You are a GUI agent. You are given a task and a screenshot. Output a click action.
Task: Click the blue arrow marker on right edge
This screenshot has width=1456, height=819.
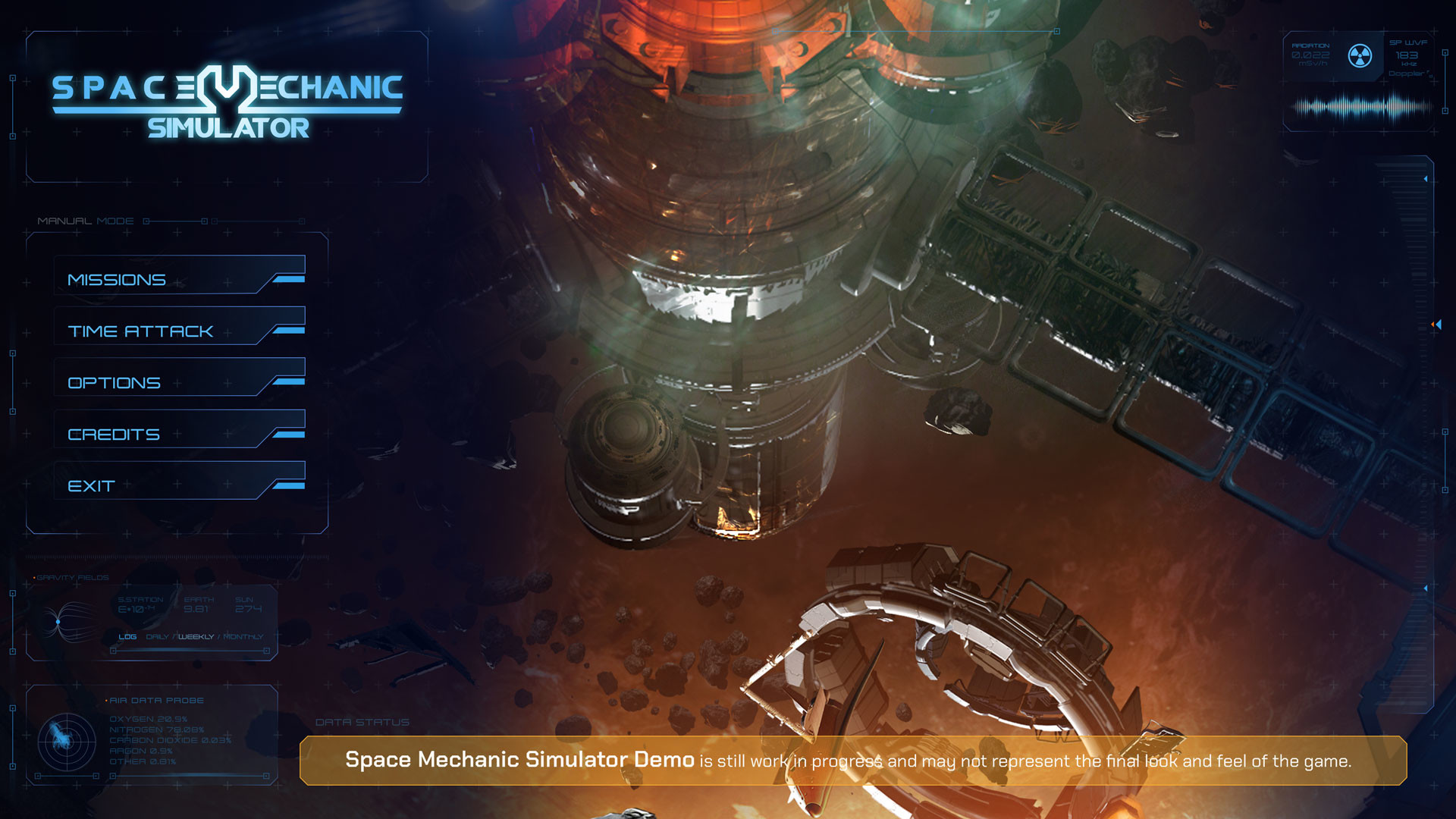pyautogui.click(x=1438, y=324)
